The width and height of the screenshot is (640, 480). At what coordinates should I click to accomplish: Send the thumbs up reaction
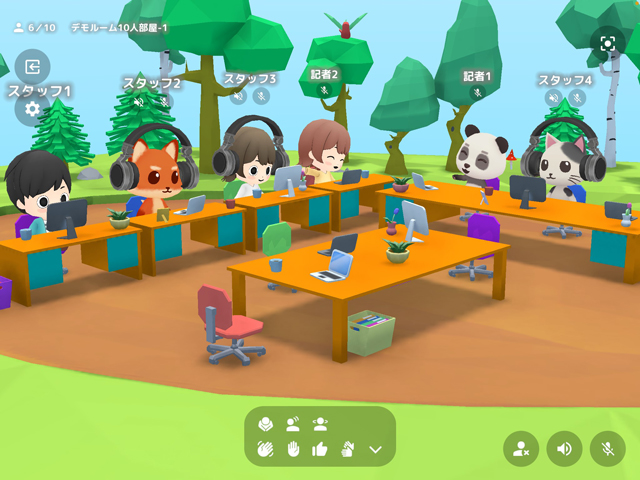[x=320, y=449]
